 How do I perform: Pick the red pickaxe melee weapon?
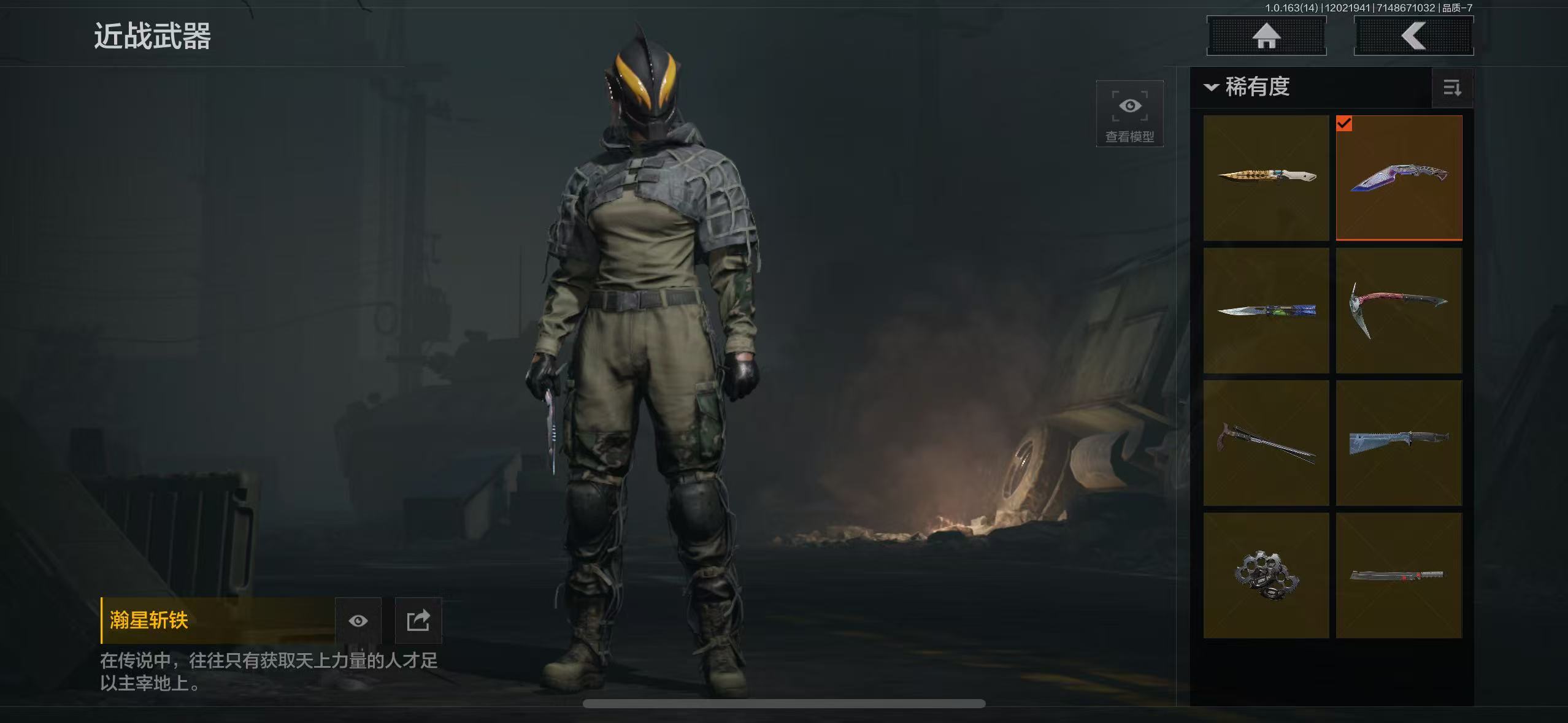[x=1399, y=310]
